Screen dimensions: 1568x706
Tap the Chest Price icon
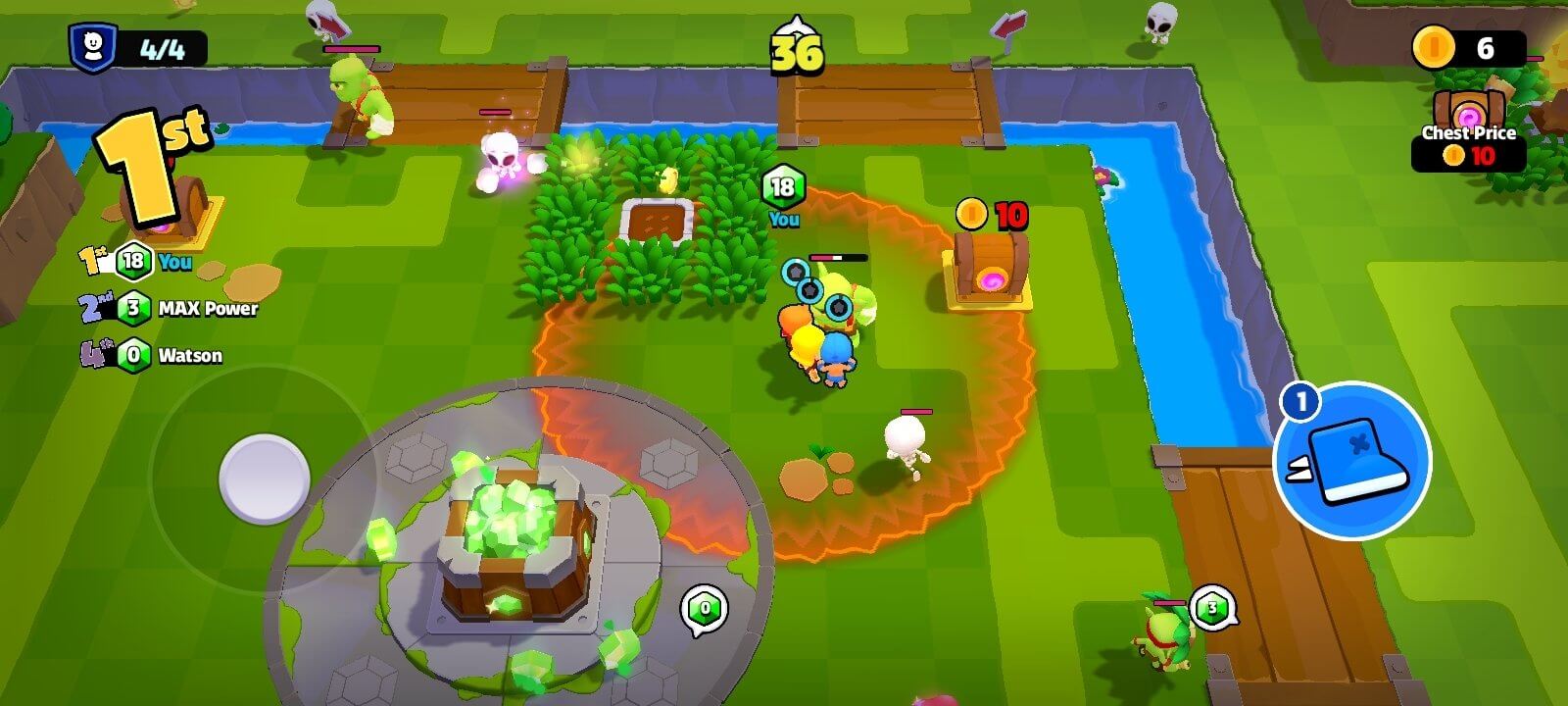click(1468, 108)
